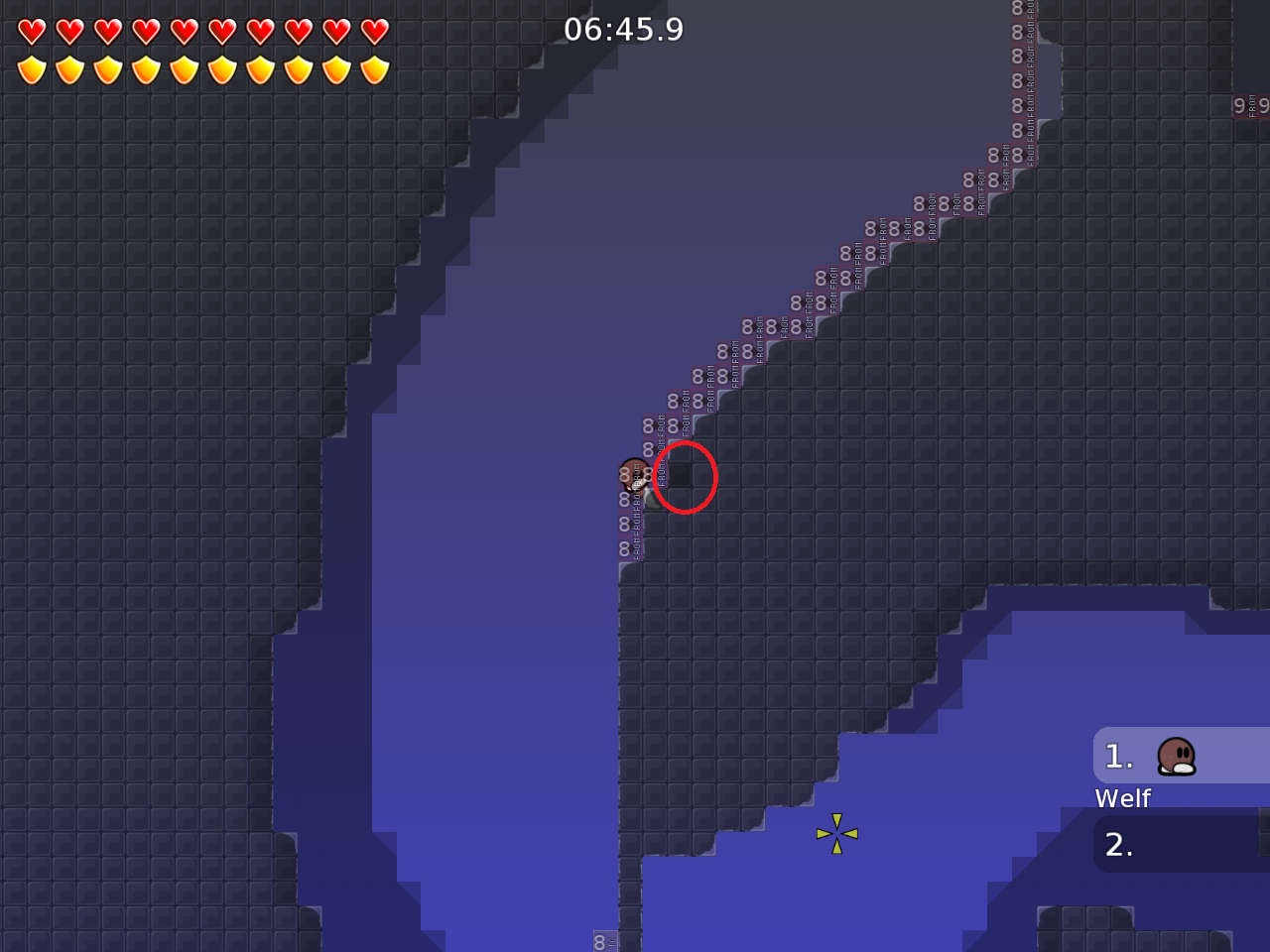Click the first red heart icon
1270x952 pixels.
(x=33, y=30)
